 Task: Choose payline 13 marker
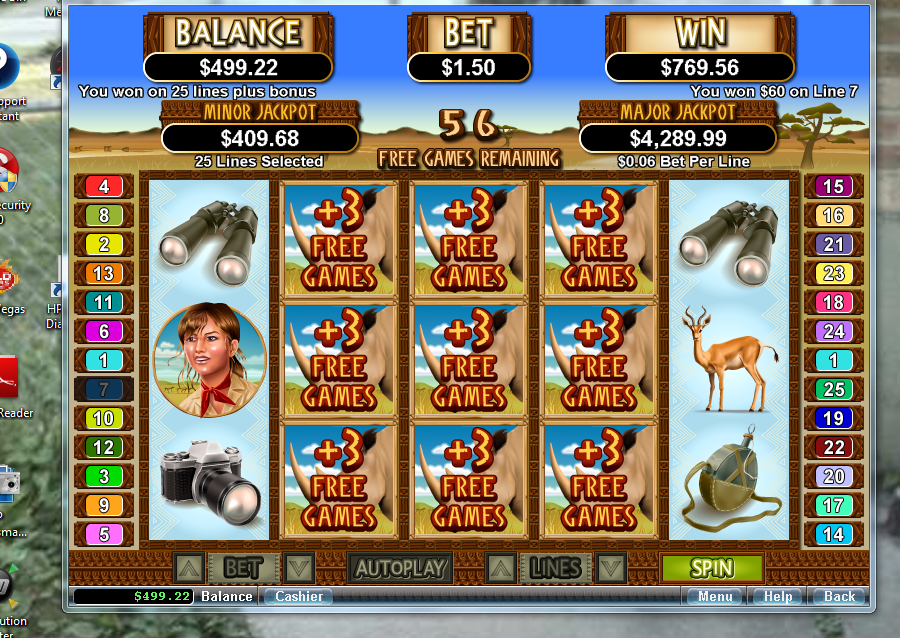click(104, 273)
